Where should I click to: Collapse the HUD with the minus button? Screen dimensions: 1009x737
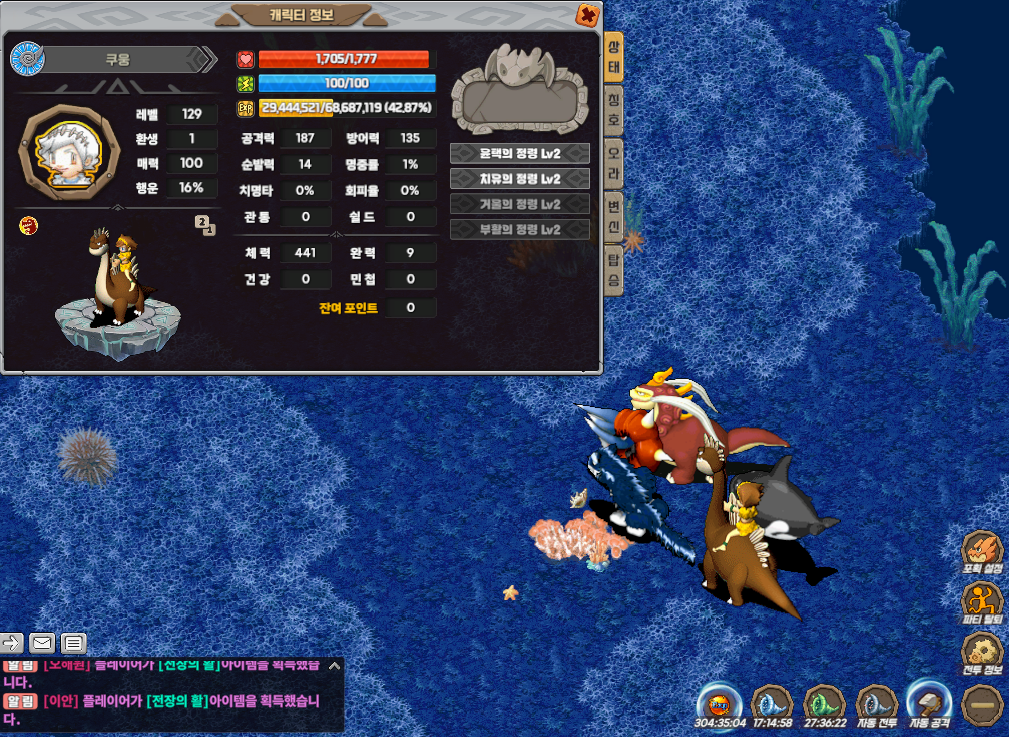(x=982, y=704)
